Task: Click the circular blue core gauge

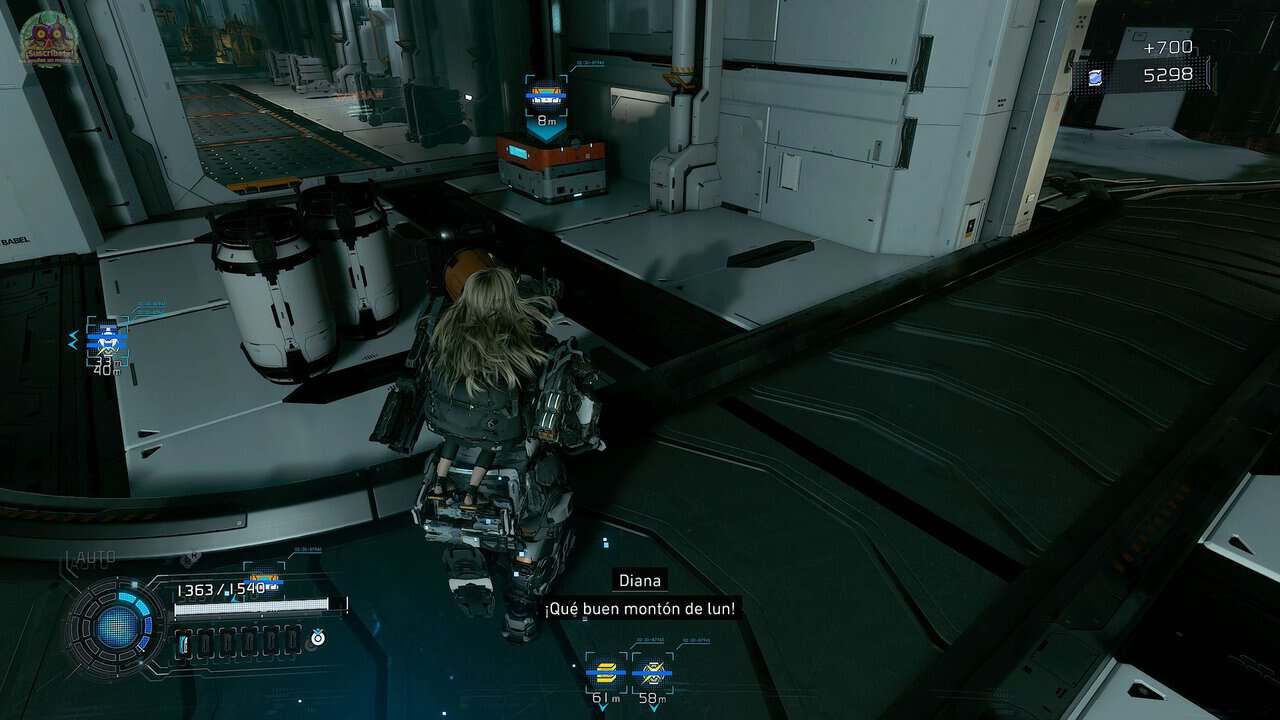Action: click(117, 627)
